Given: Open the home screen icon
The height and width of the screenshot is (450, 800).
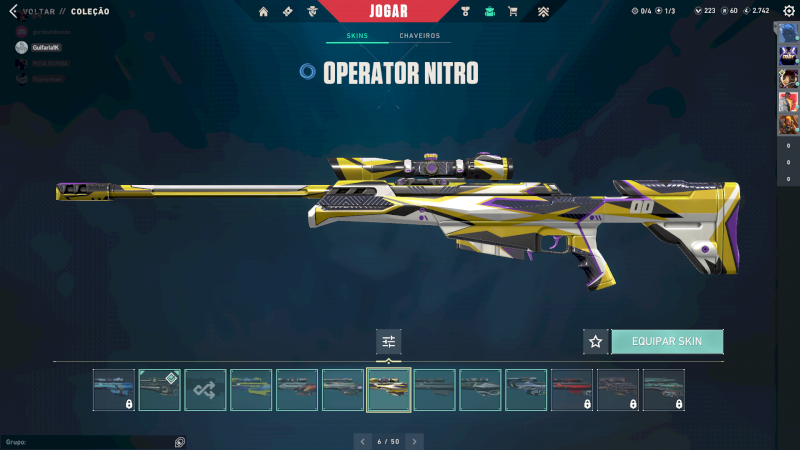Looking at the screenshot, I should click(264, 12).
